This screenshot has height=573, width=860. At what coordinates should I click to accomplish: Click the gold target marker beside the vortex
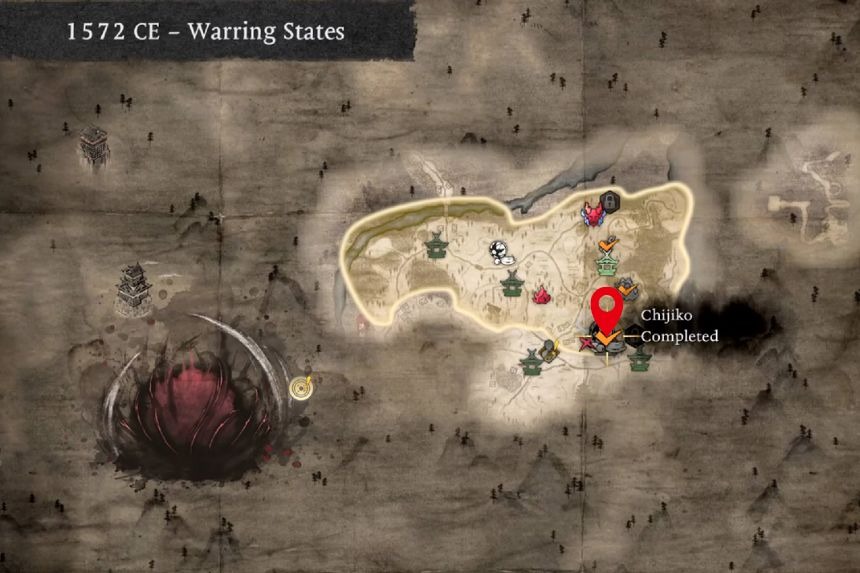pyautogui.click(x=300, y=385)
